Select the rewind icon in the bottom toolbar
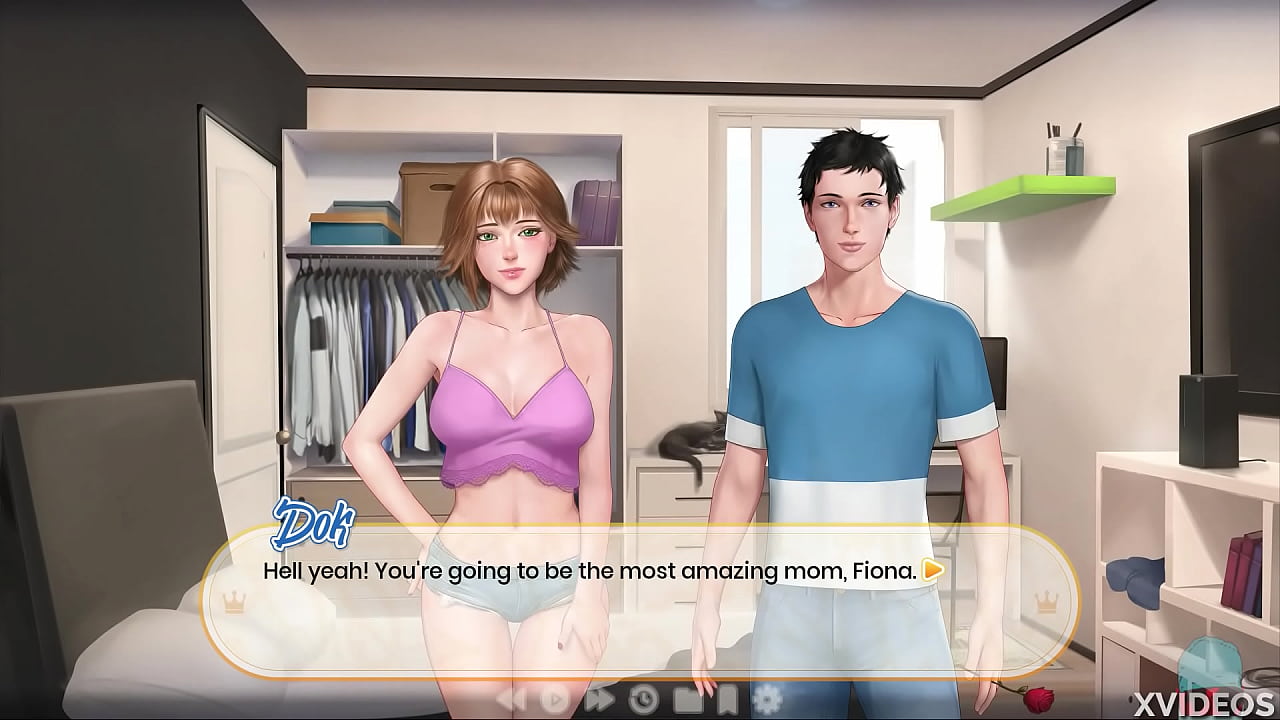 pos(510,698)
